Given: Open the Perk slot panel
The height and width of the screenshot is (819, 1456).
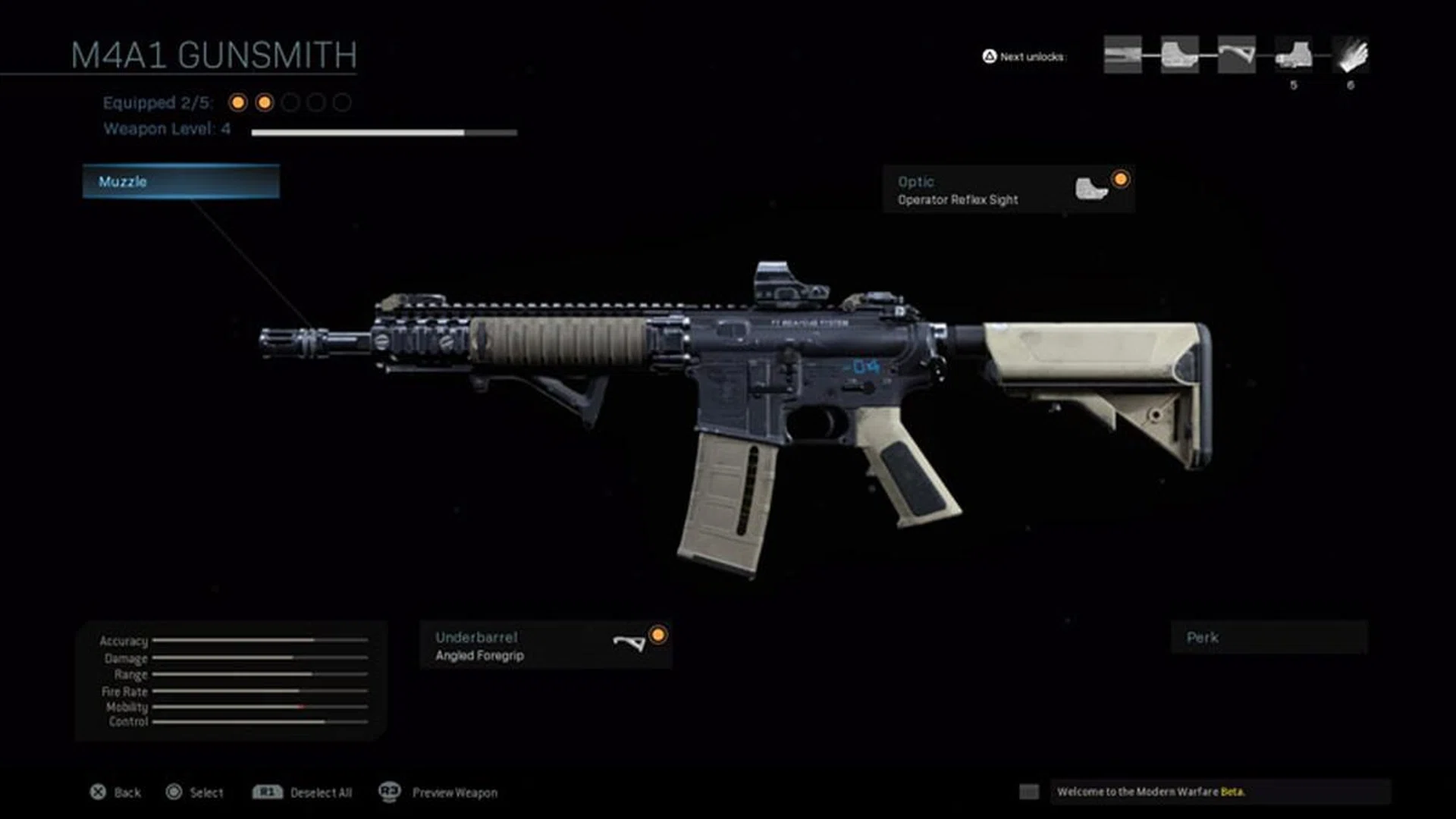Looking at the screenshot, I should click(x=1269, y=638).
